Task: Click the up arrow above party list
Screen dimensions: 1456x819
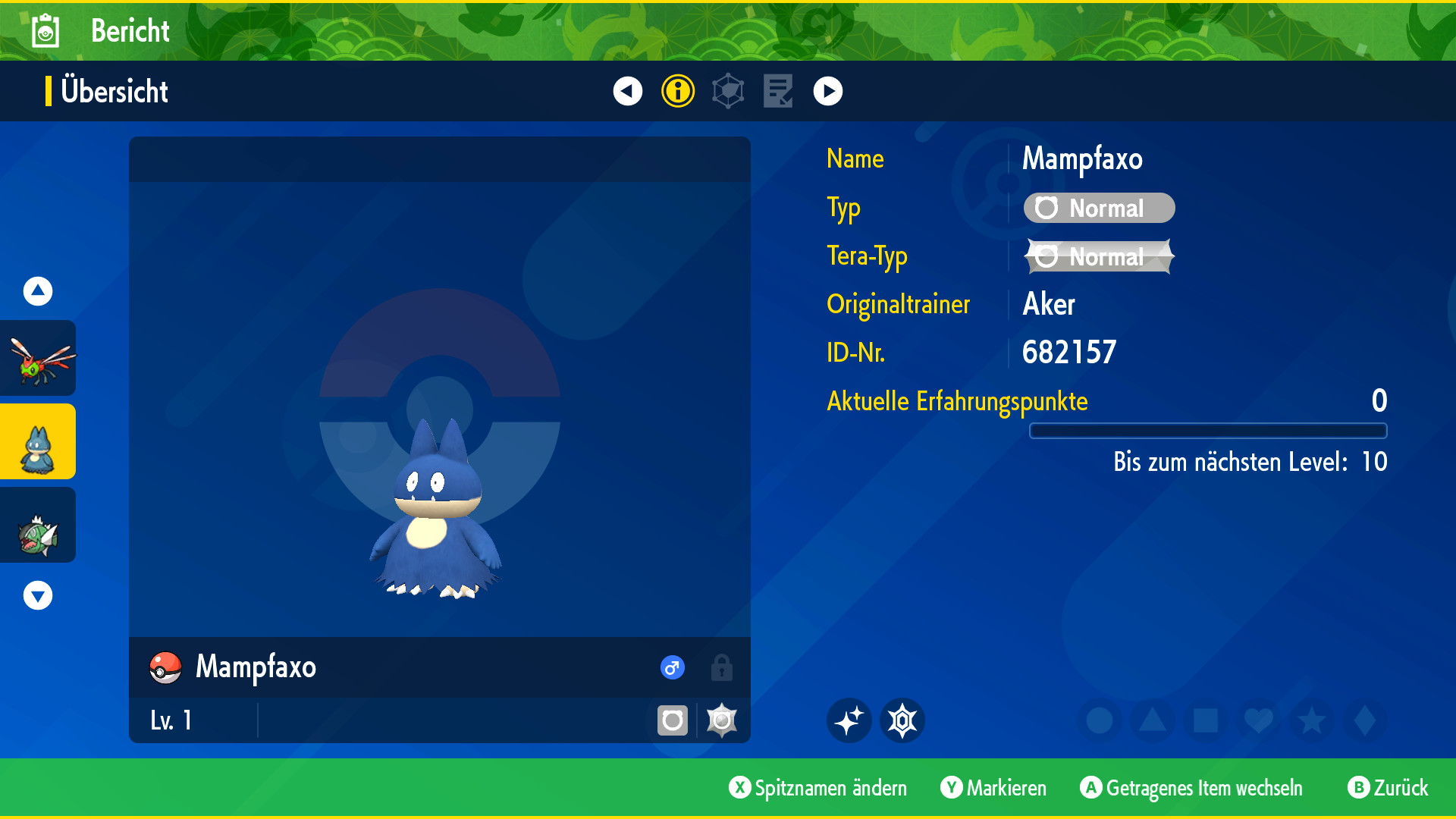Action: pyautogui.click(x=38, y=291)
